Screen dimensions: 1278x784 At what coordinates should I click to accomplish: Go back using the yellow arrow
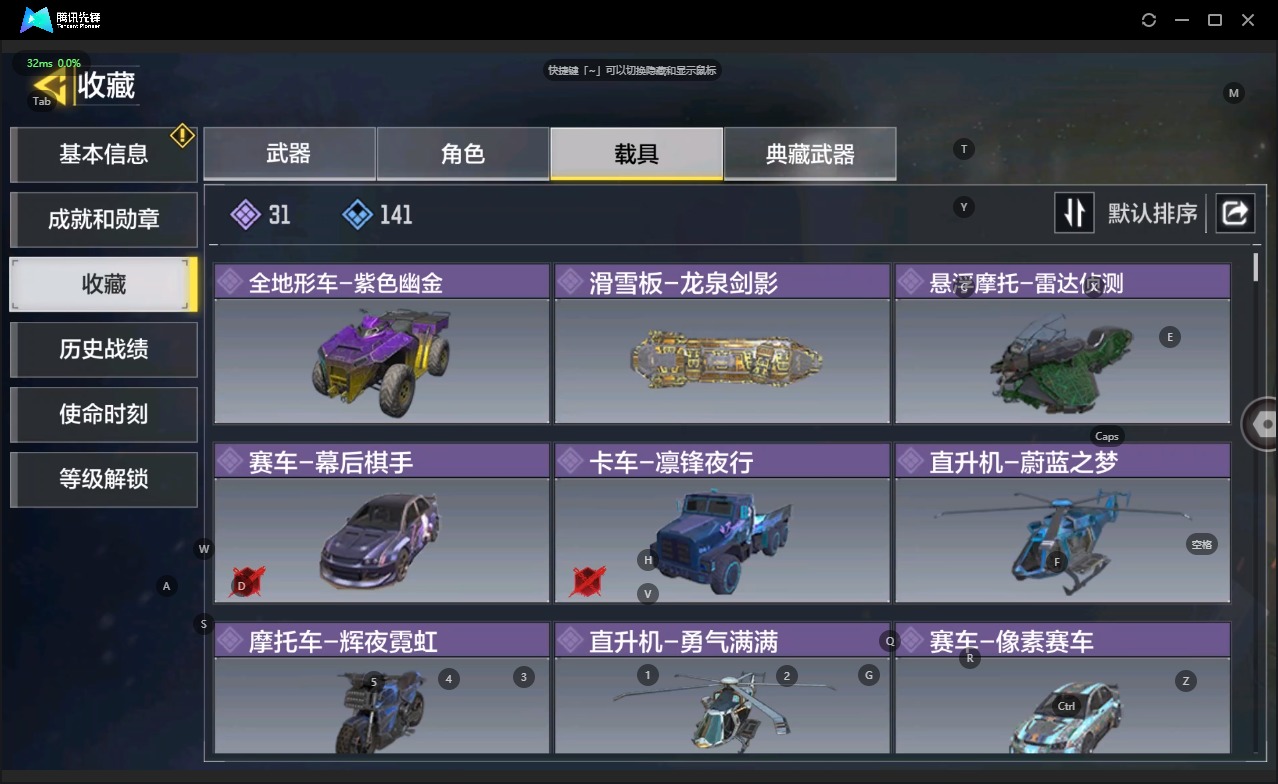(x=50, y=84)
